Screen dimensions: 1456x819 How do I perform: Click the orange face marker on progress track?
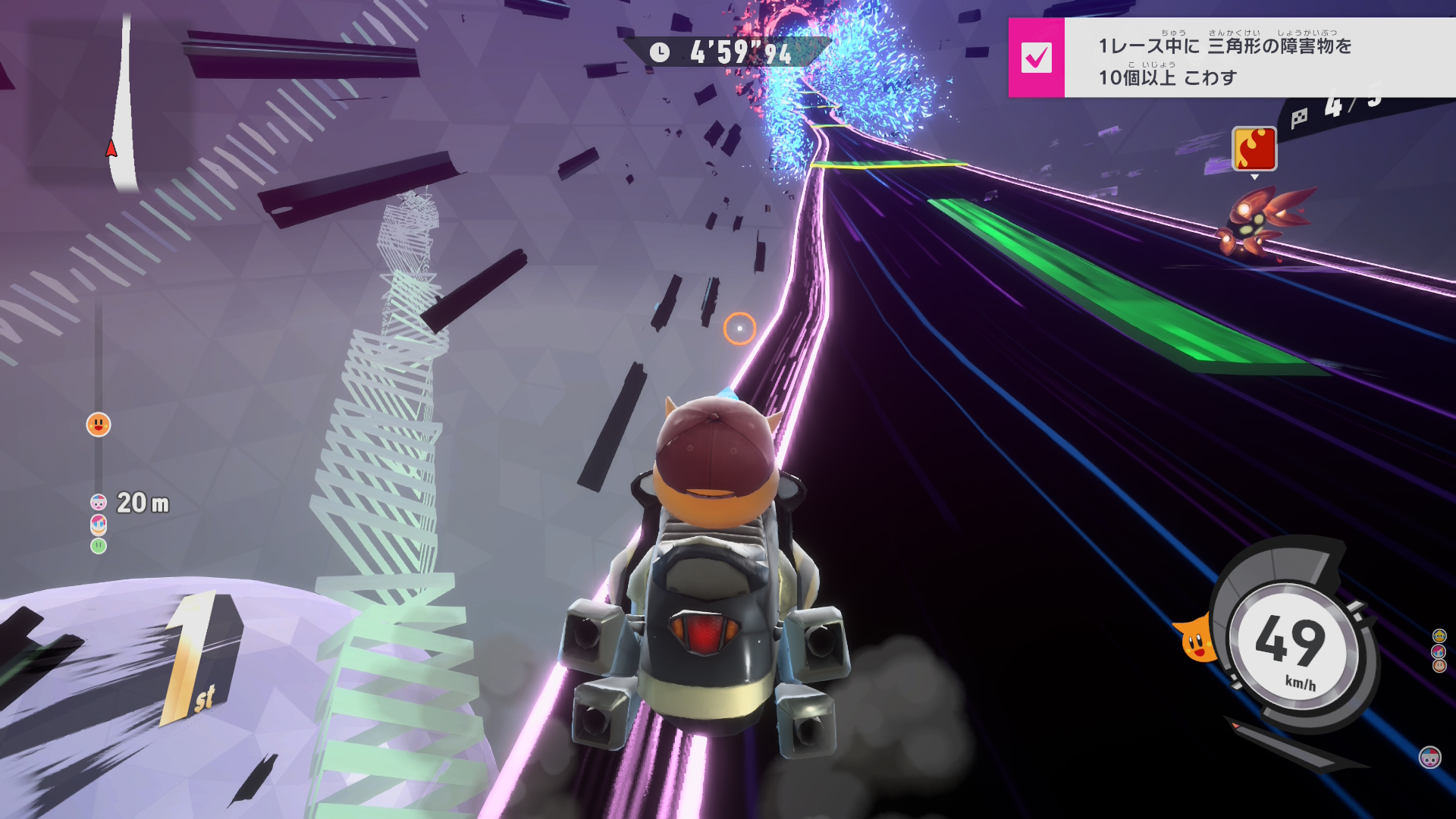(x=99, y=425)
